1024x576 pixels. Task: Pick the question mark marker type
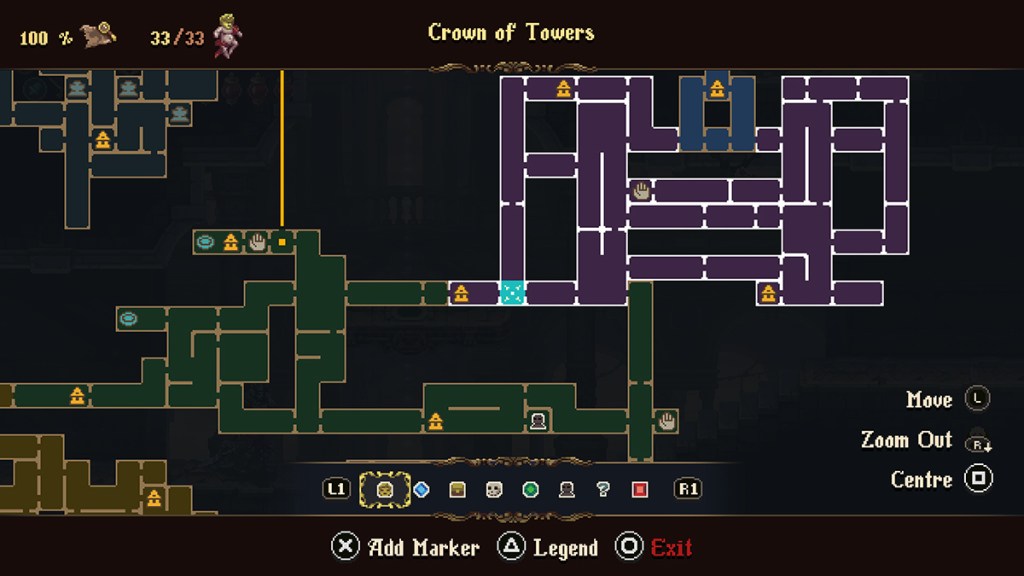click(603, 489)
